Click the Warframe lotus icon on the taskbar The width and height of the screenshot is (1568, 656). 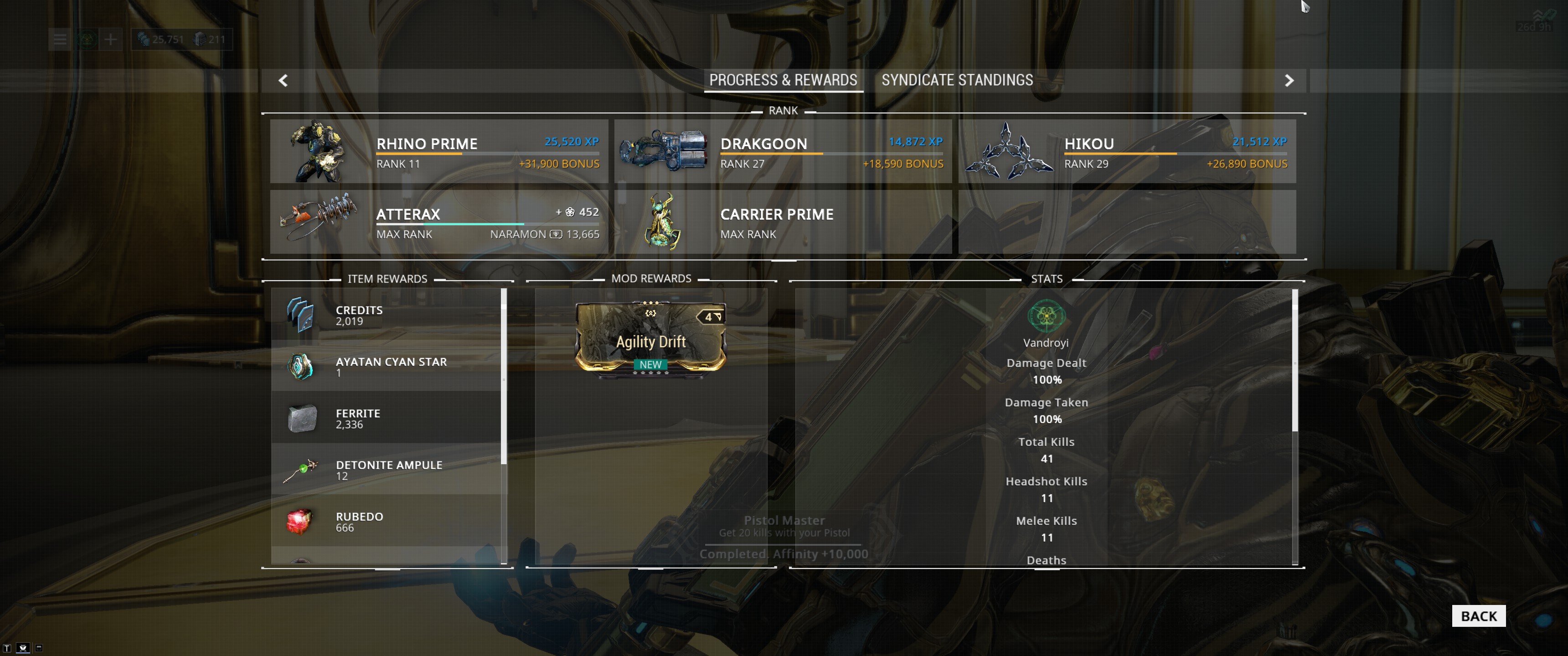pyautogui.click(x=86, y=40)
